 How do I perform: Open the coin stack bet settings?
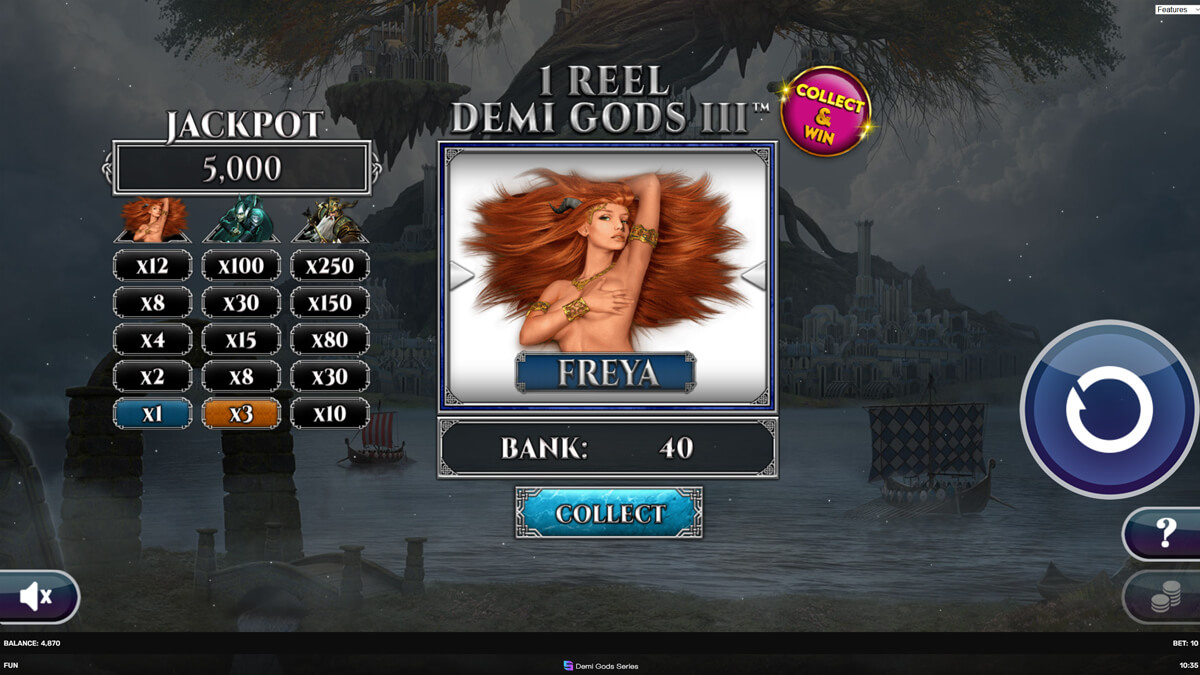pyautogui.click(x=1164, y=597)
